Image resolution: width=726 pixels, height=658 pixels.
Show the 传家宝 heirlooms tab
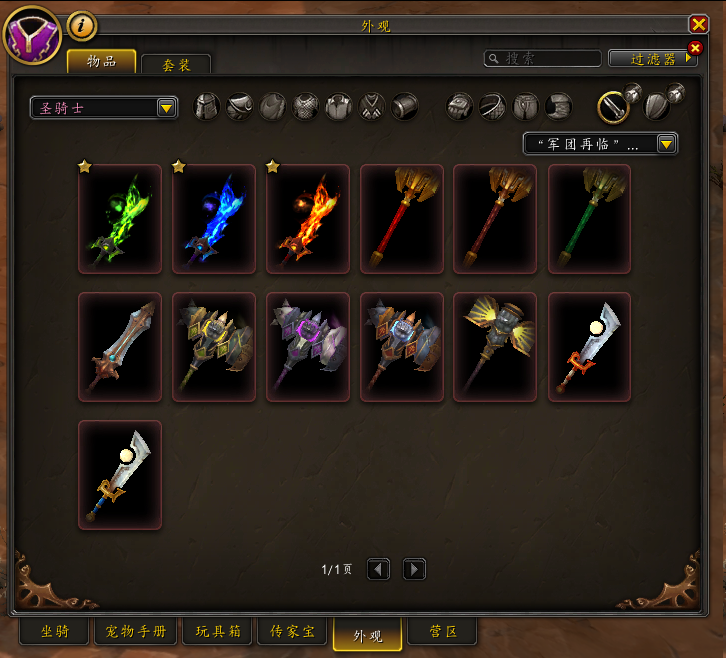click(x=293, y=632)
